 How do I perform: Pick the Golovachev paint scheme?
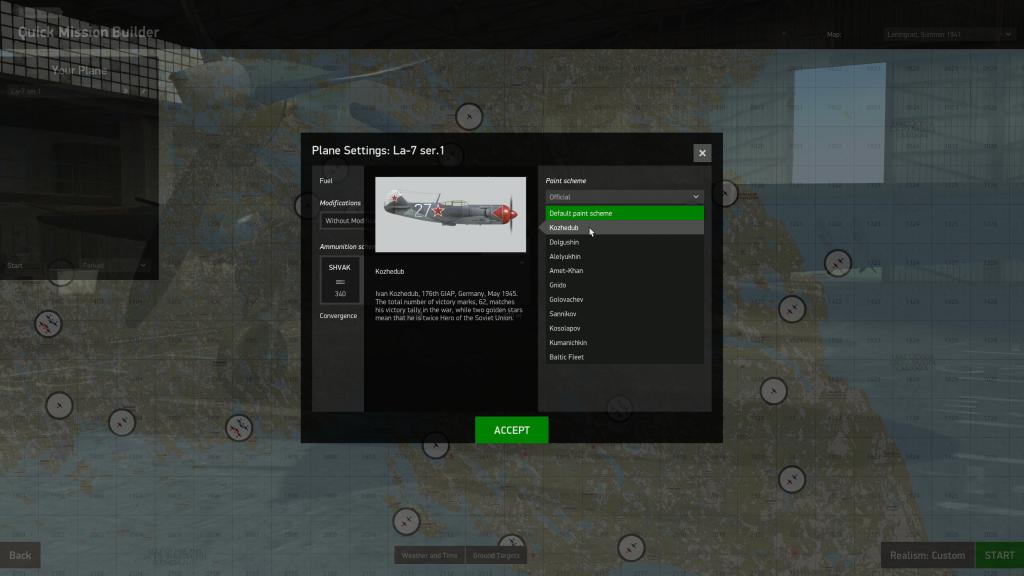(x=624, y=300)
